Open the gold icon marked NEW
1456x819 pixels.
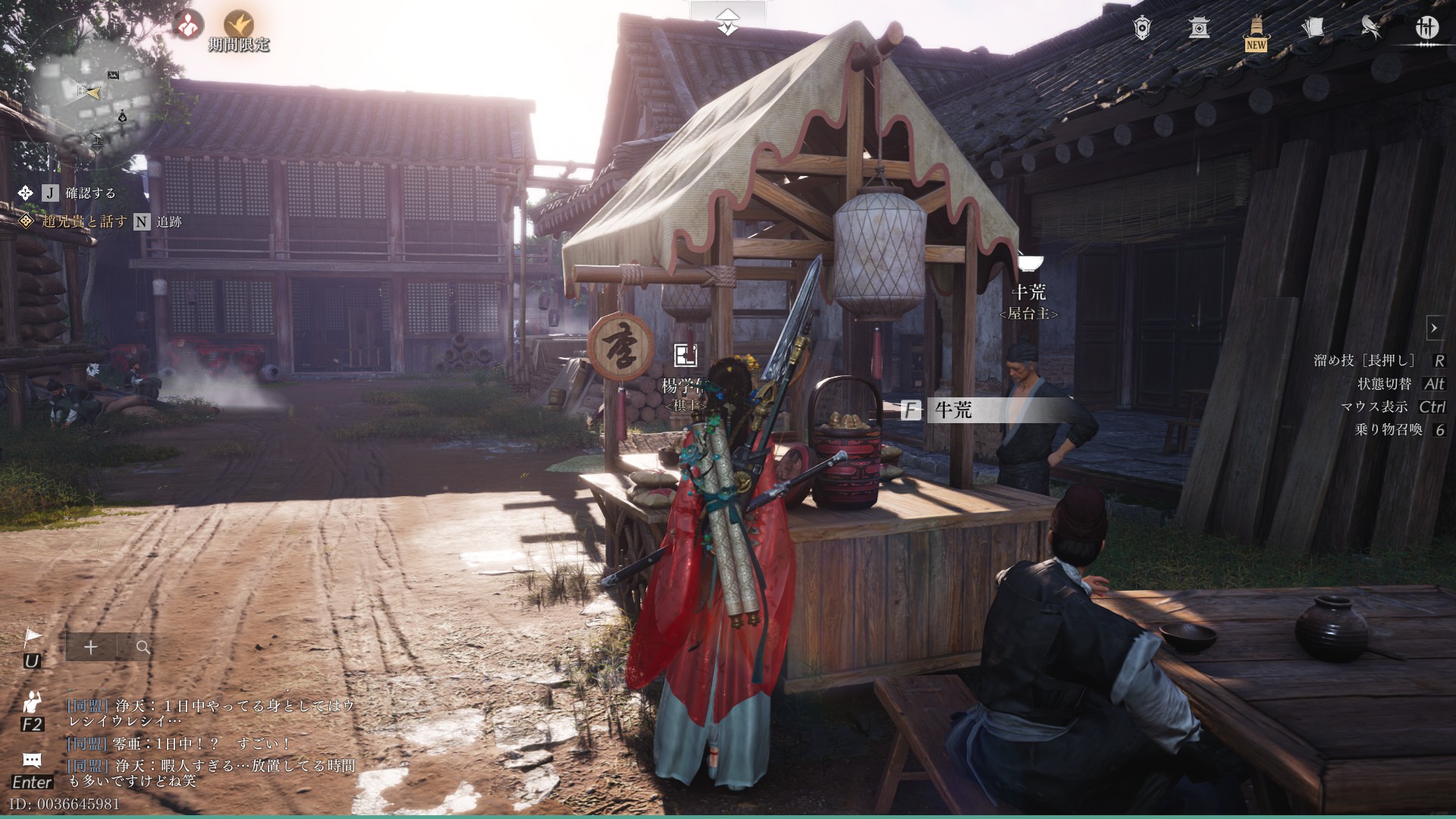(x=1256, y=32)
